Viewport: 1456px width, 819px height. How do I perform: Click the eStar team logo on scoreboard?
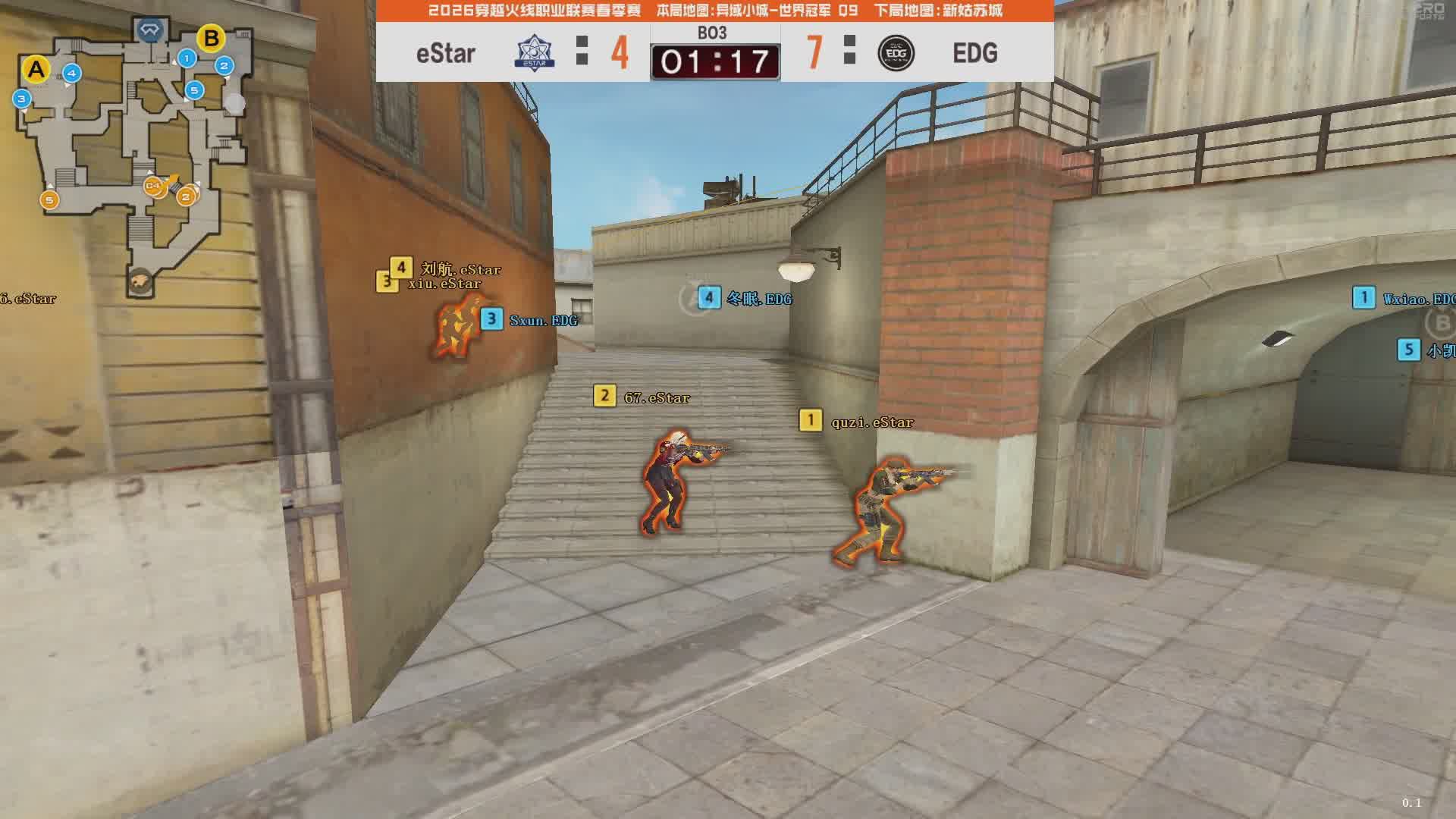535,53
